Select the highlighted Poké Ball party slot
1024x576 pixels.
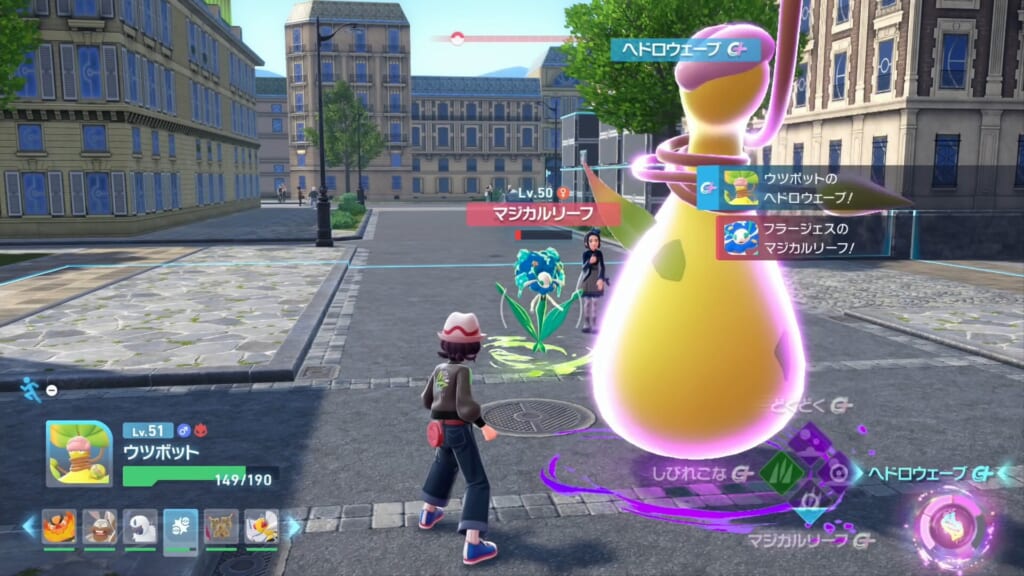181,526
